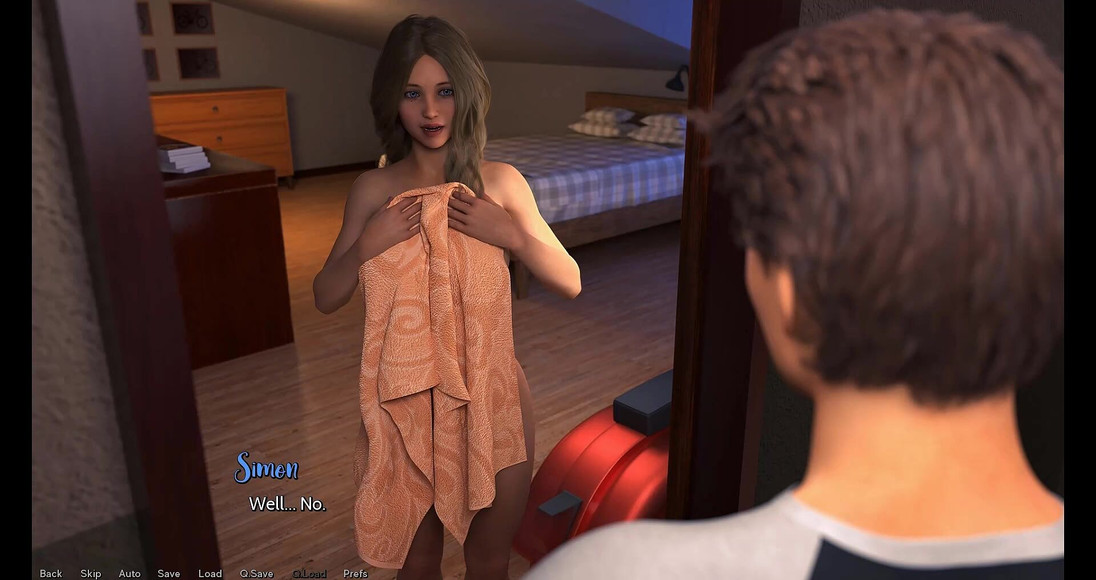Toggle Auto dialogue advance
Image resolution: width=1096 pixels, height=580 pixels.
[x=130, y=573]
